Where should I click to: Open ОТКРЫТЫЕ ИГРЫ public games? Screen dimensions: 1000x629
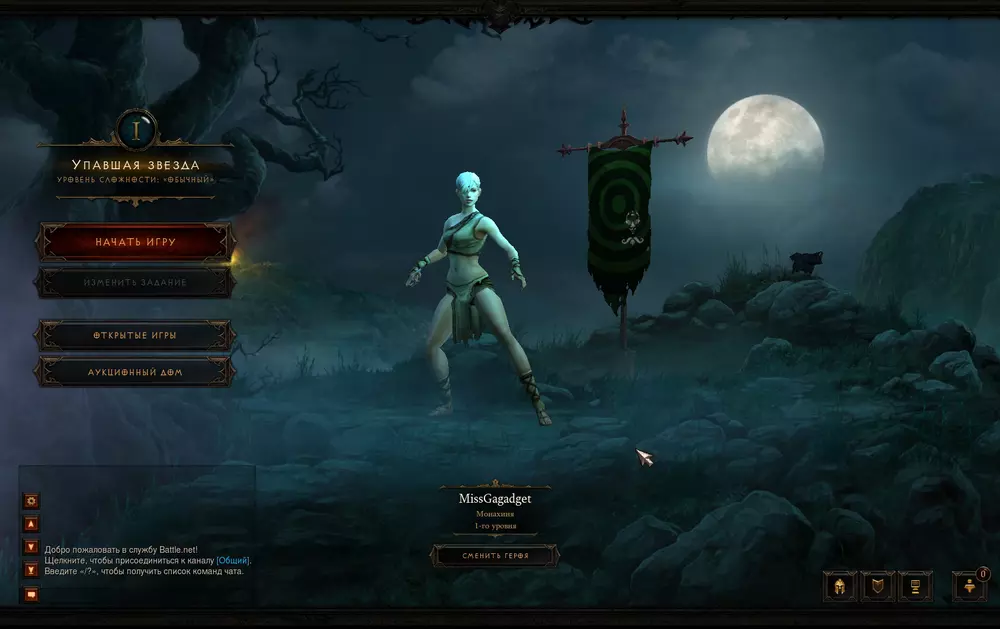click(136, 335)
